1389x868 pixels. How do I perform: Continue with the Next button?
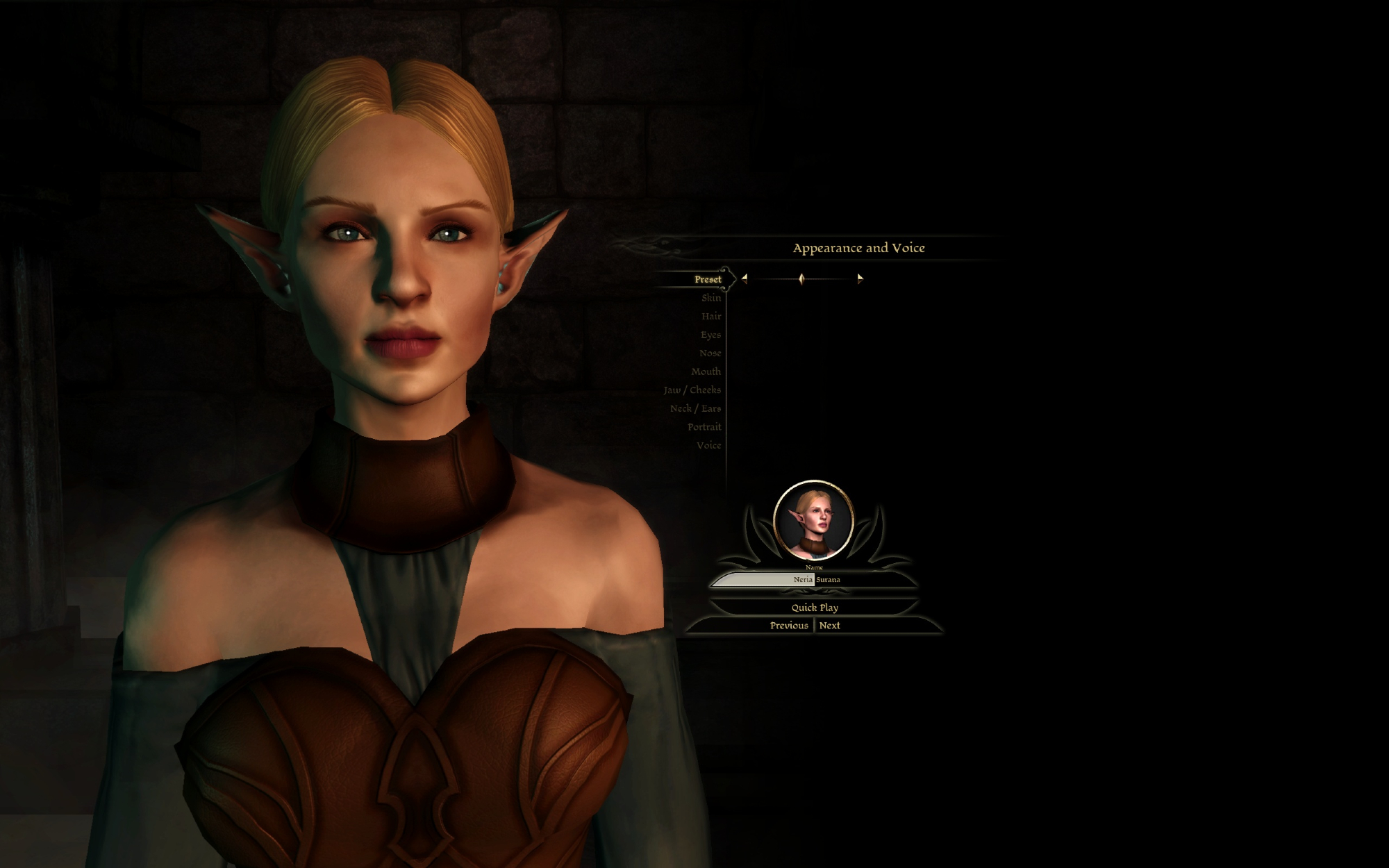click(829, 626)
